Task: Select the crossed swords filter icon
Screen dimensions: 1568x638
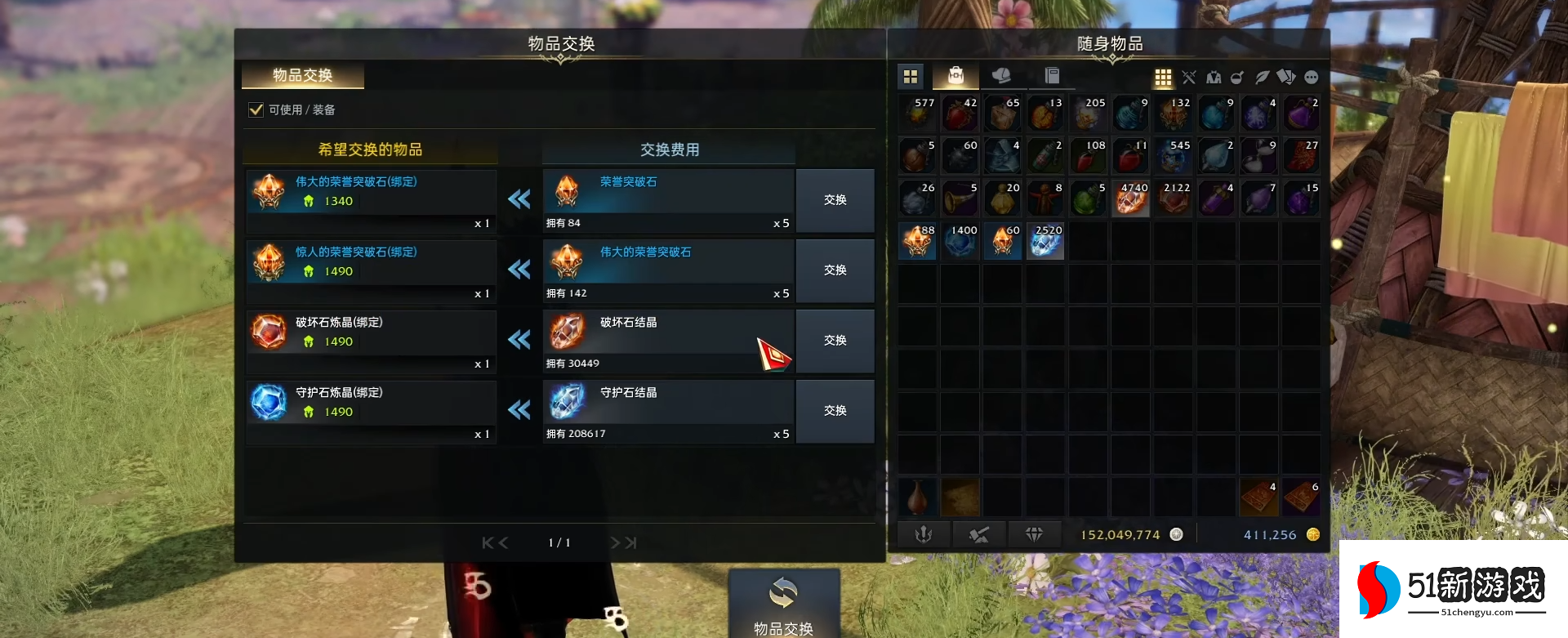Action: click(1188, 76)
